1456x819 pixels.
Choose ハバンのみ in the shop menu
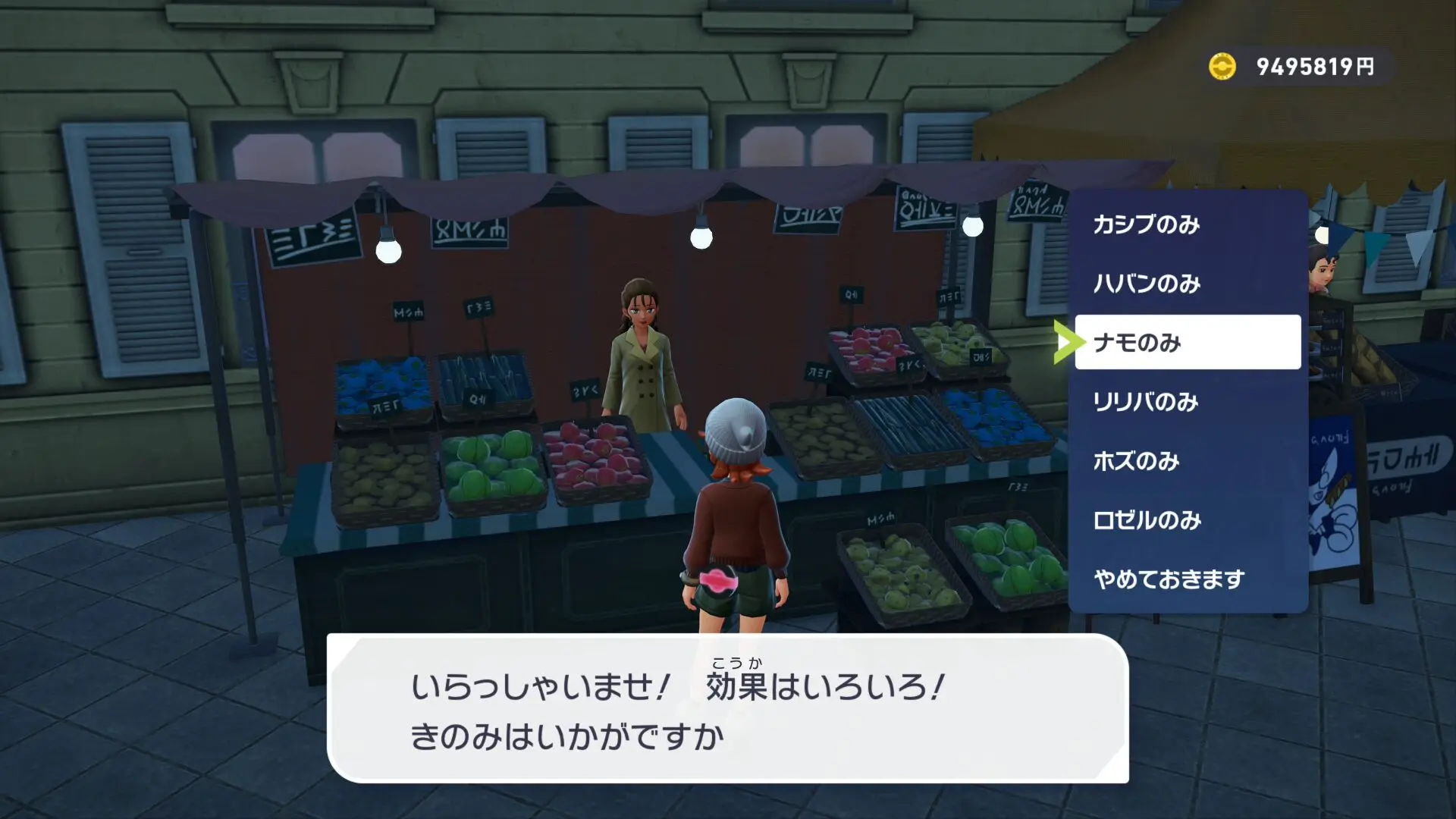1187,284
